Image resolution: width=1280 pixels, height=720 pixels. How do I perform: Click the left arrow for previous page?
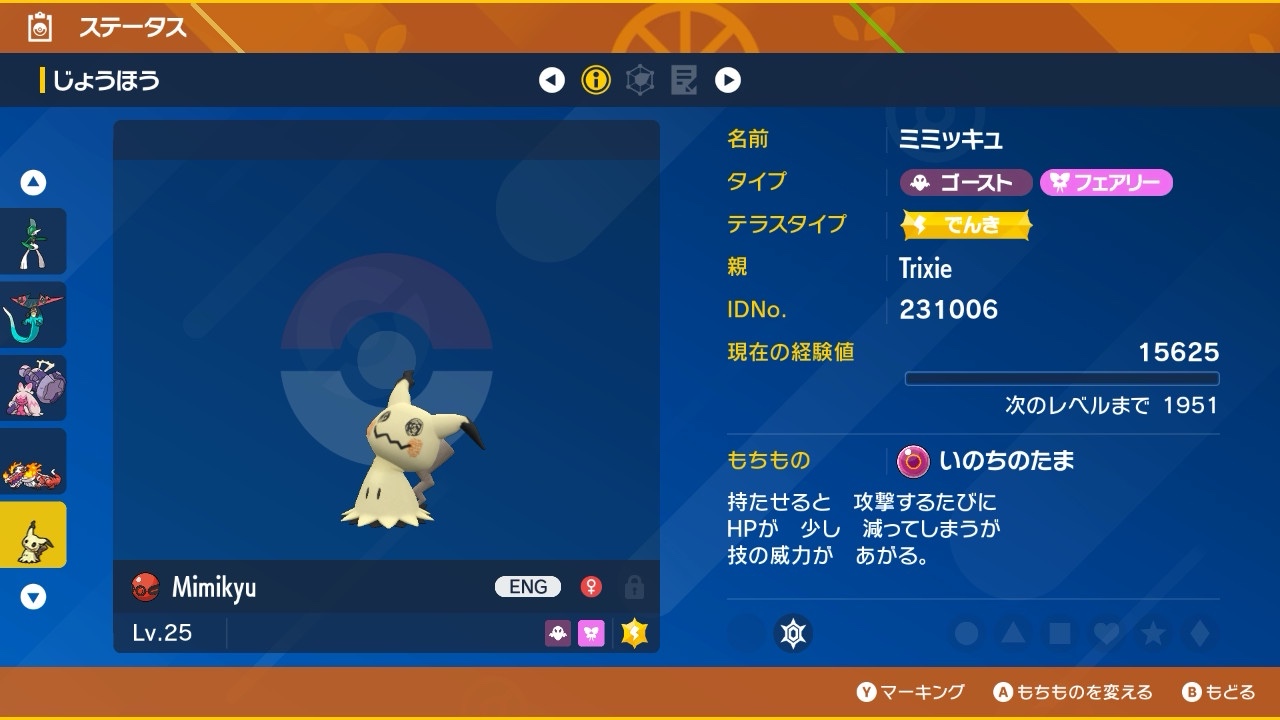552,80
